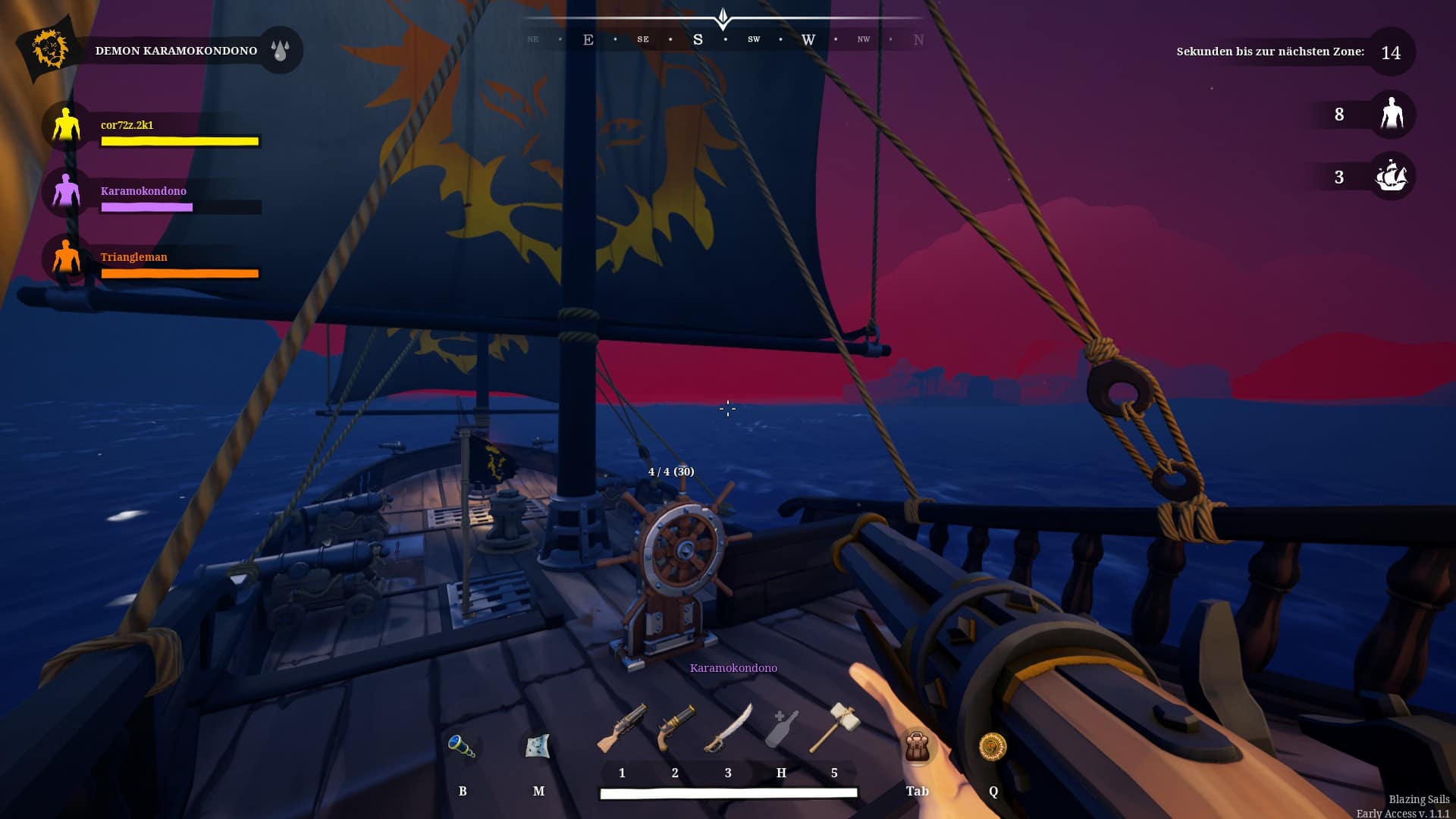The image size is (1456, 819).
Task: Open the map icon
Action: coord(538,746)
